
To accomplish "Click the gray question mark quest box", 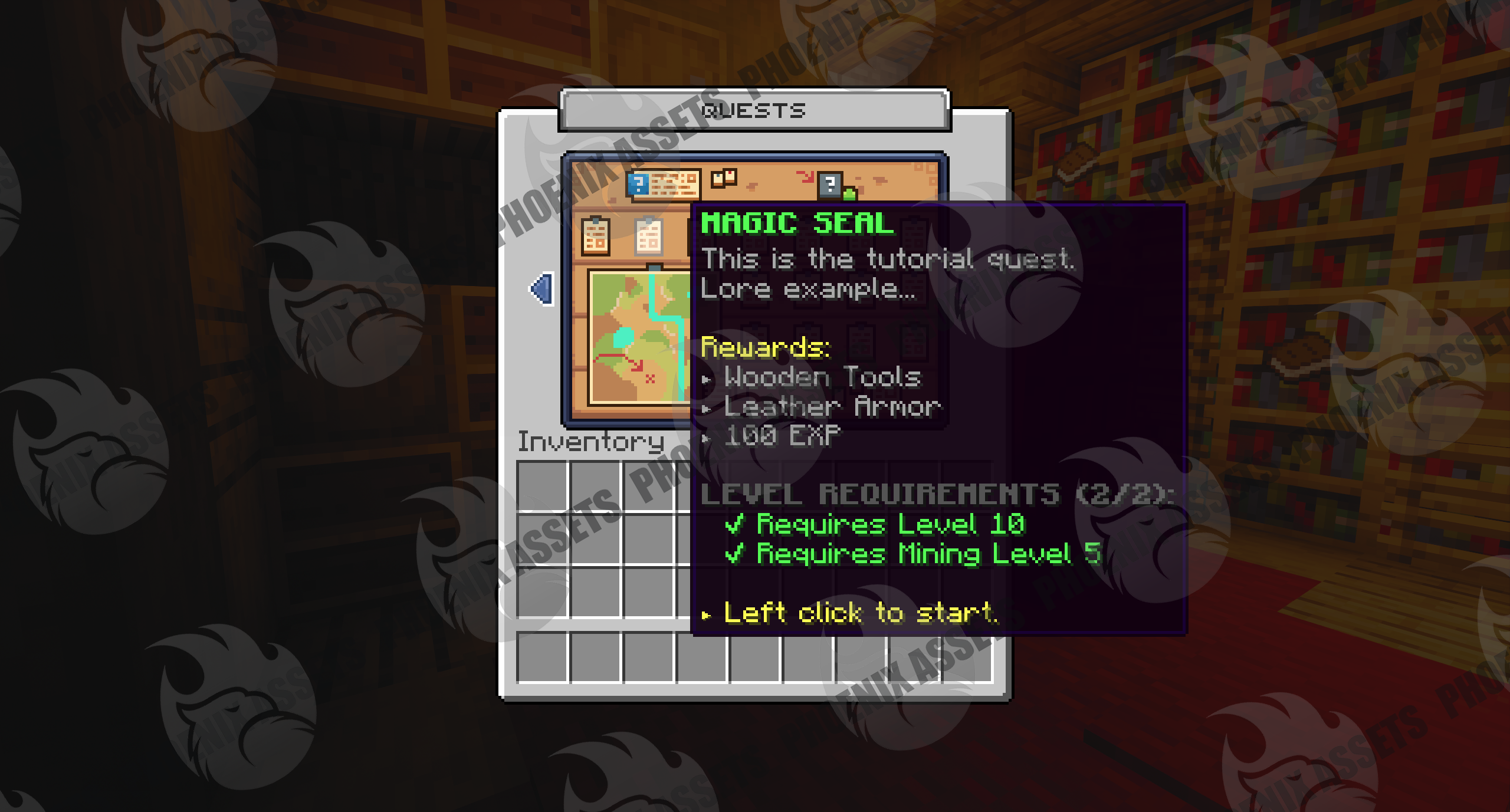I will pos(830,185).
